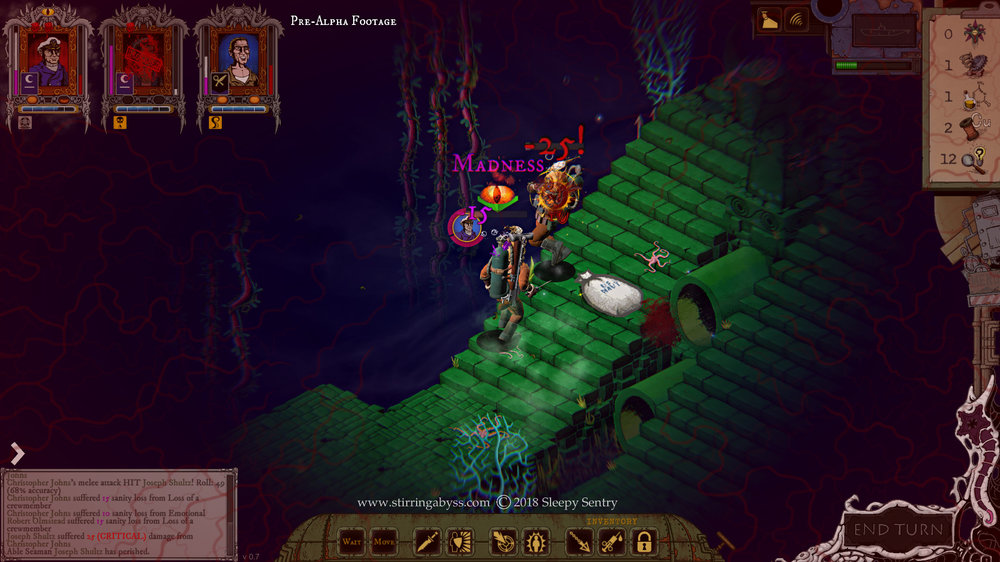Use the syringe inventory item
1000x562 pixels.
(x=612, y=543)
